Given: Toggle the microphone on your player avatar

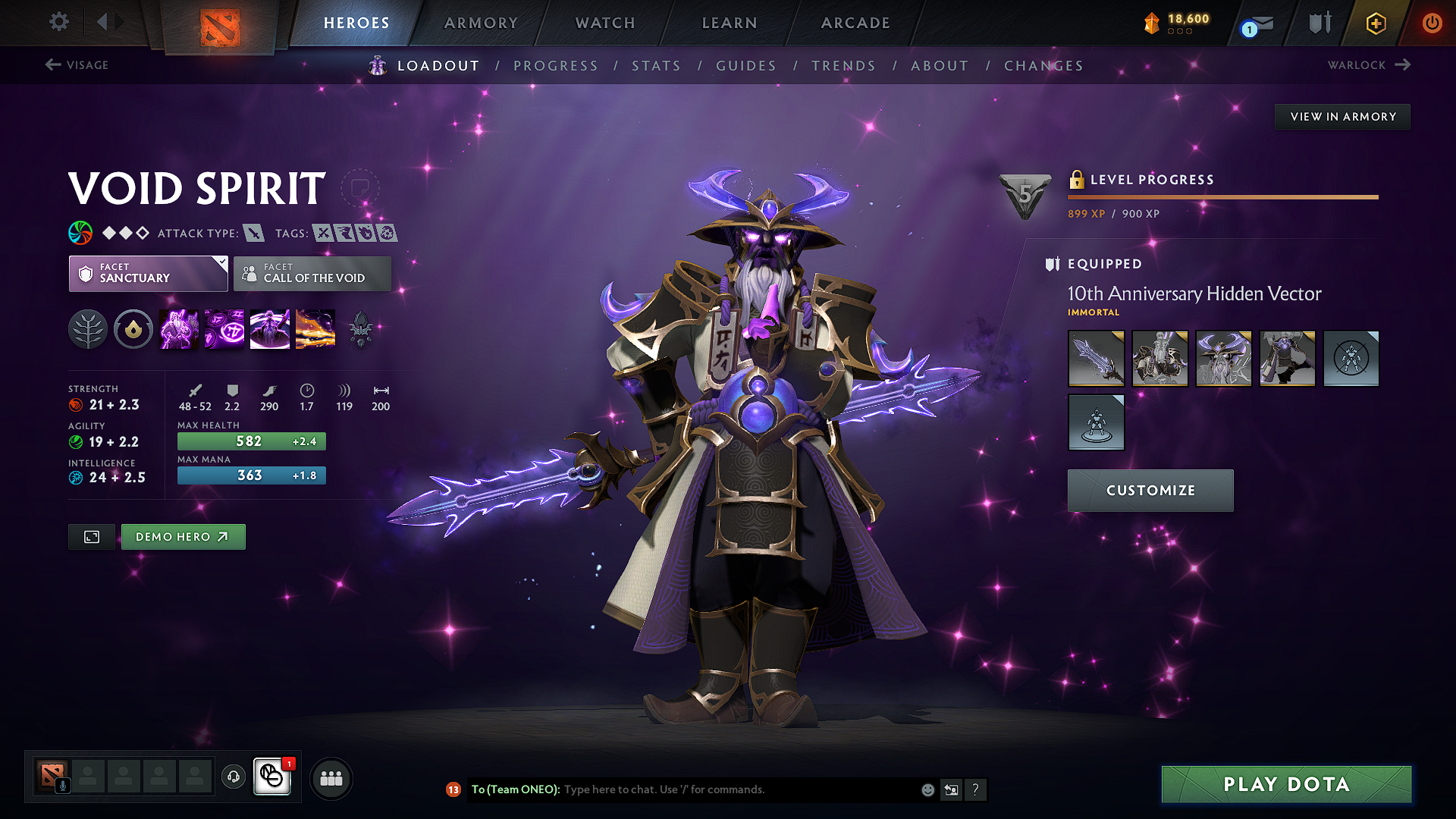Looking at the screenshot, I should pos(63,786).
